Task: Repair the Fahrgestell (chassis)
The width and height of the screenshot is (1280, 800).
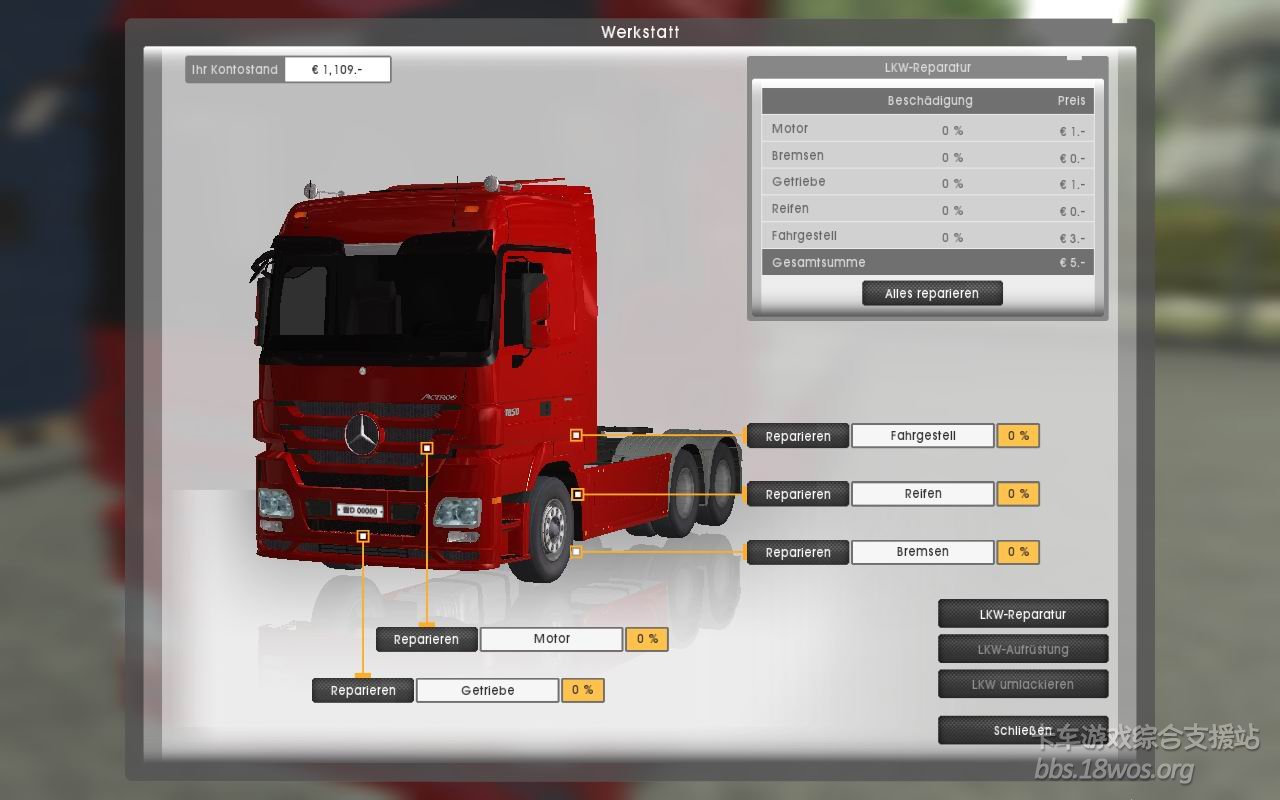Action: tap(797, 436)
